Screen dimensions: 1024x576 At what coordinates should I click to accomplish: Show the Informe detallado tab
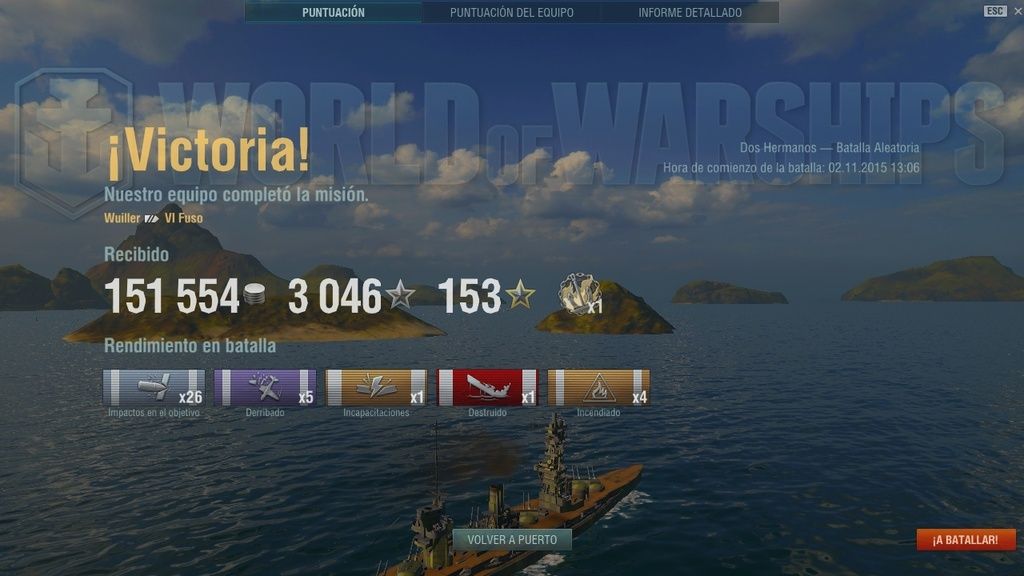(690, 13)
